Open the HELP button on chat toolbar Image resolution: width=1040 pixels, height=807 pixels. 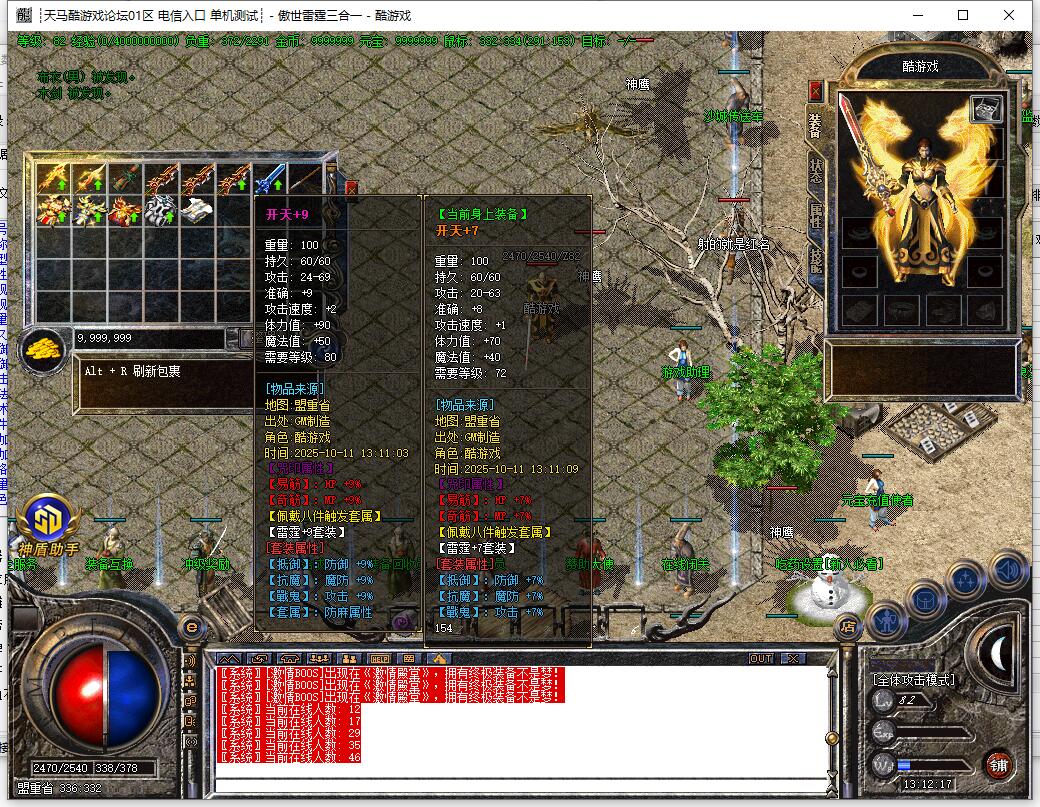380,659
